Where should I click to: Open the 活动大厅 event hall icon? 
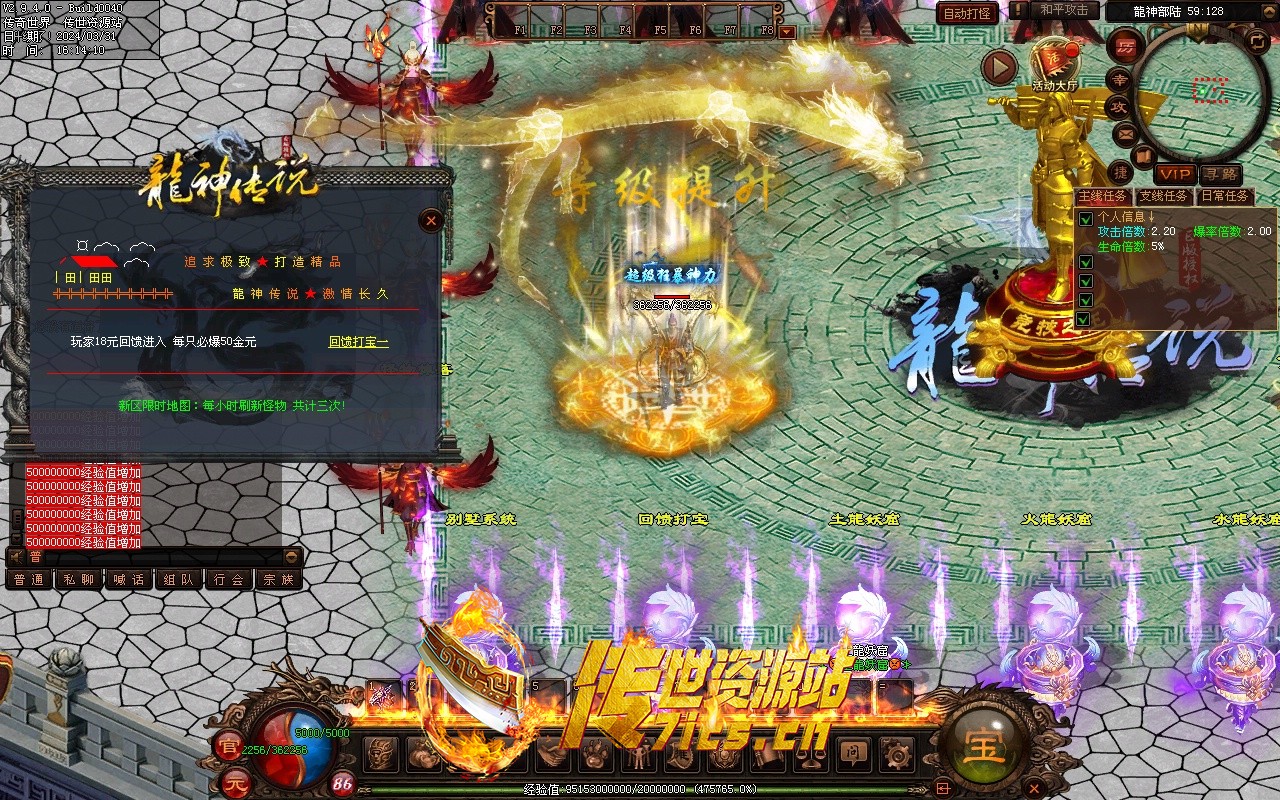click(1054, 63)
